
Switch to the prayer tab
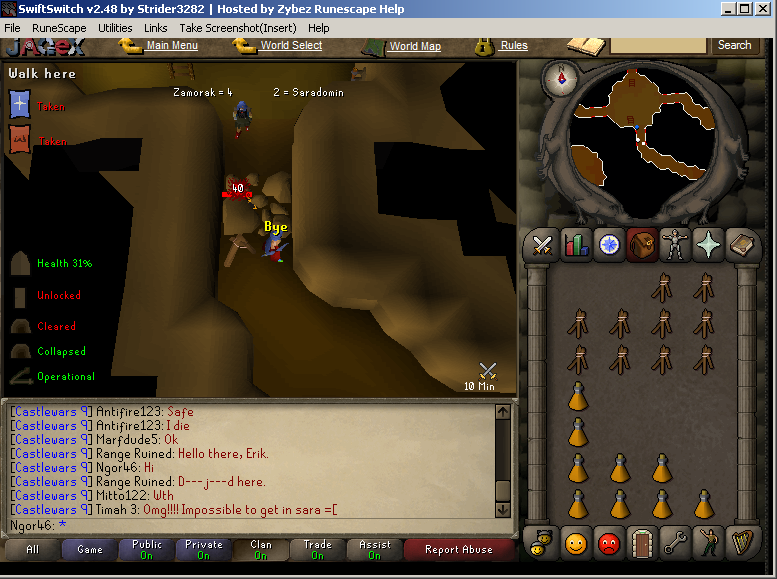coord(708,245)
